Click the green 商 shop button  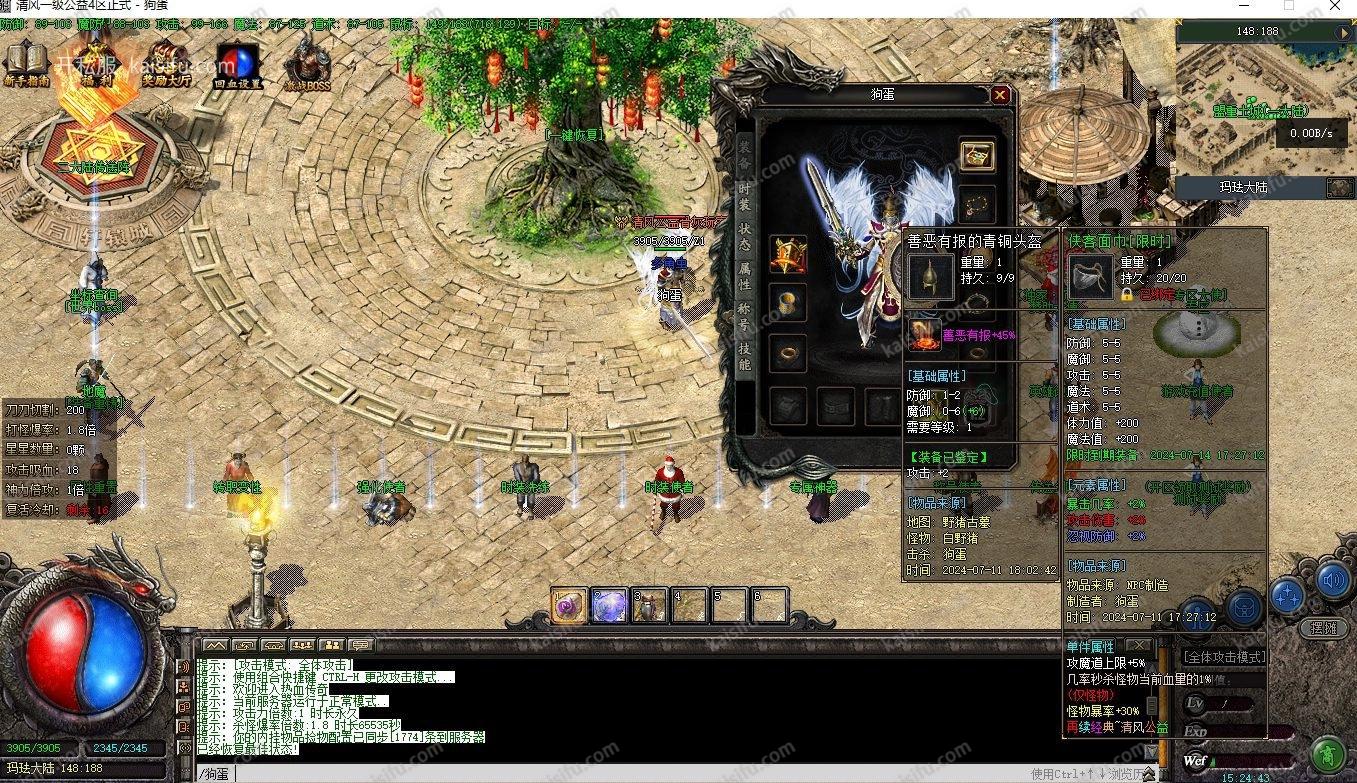pyautogui.click(x=1327, y=752)
